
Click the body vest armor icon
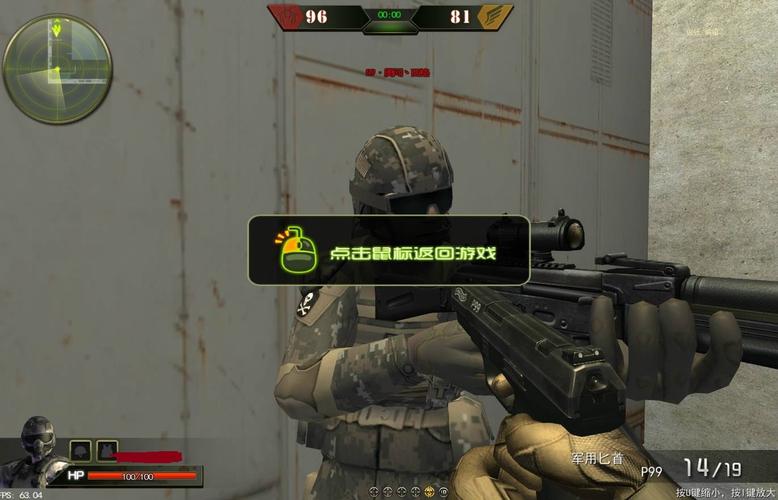click(105, 451)
